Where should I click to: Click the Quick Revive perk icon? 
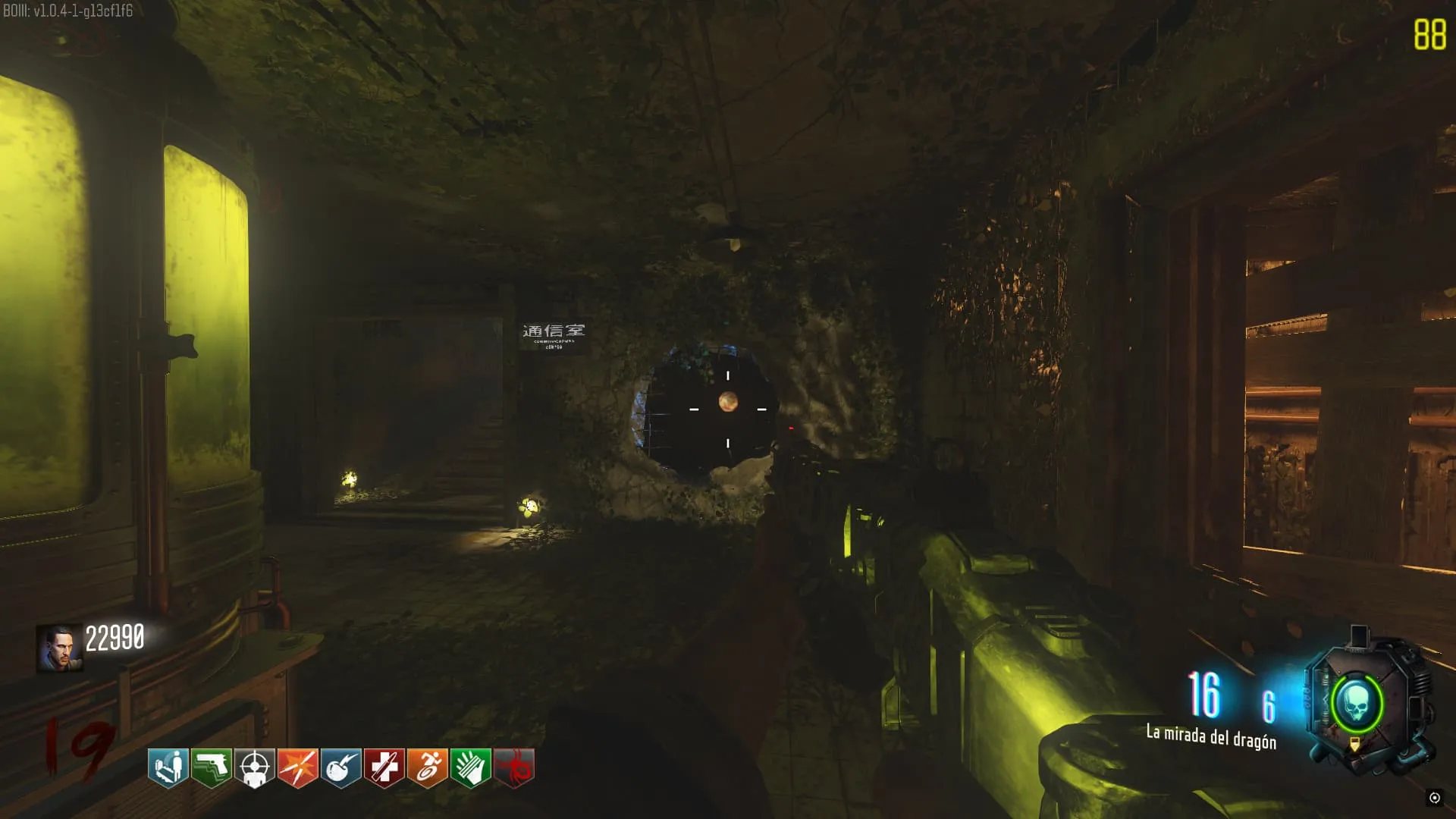[x=168, y=767]
